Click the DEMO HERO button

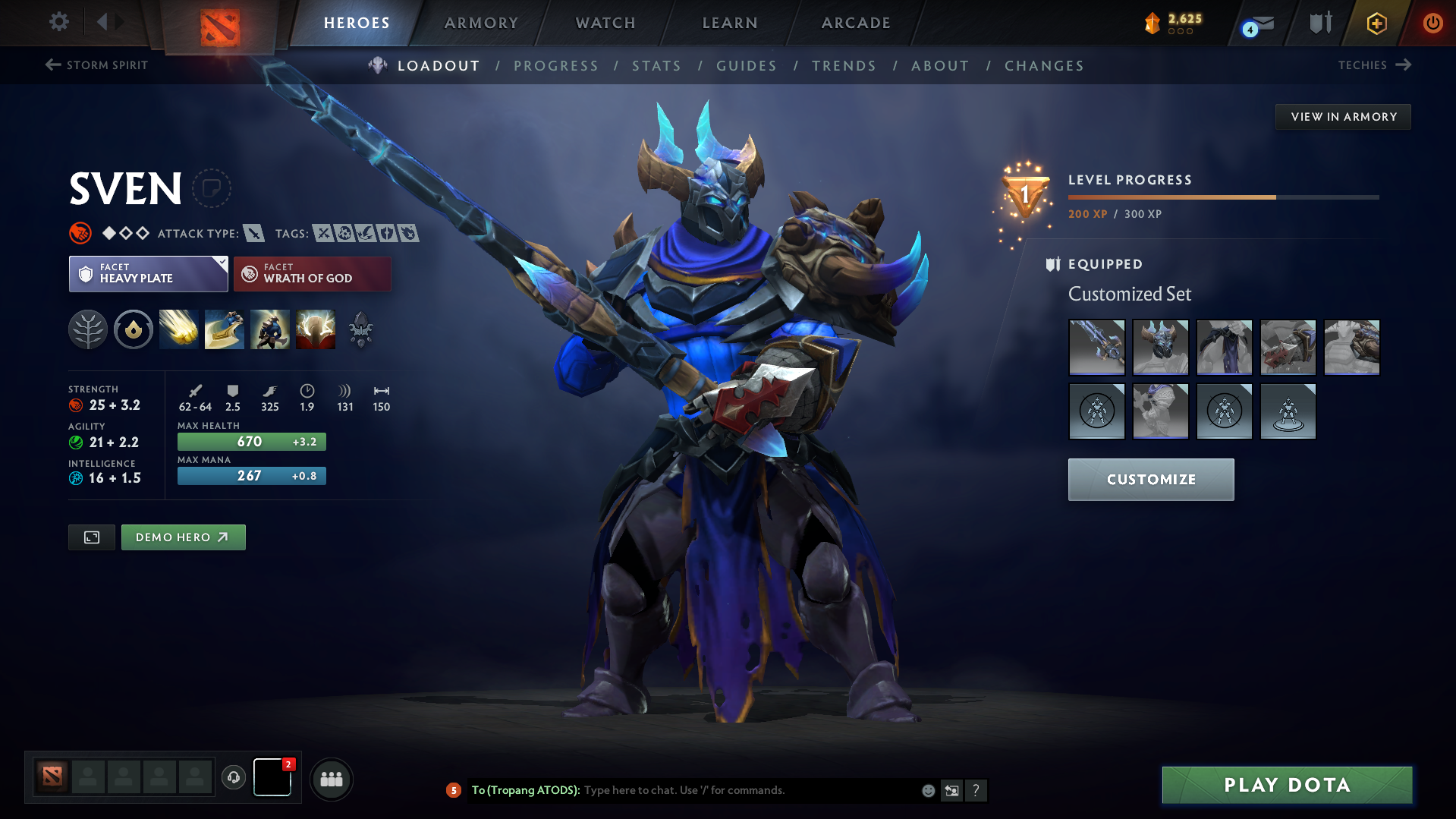183,537
